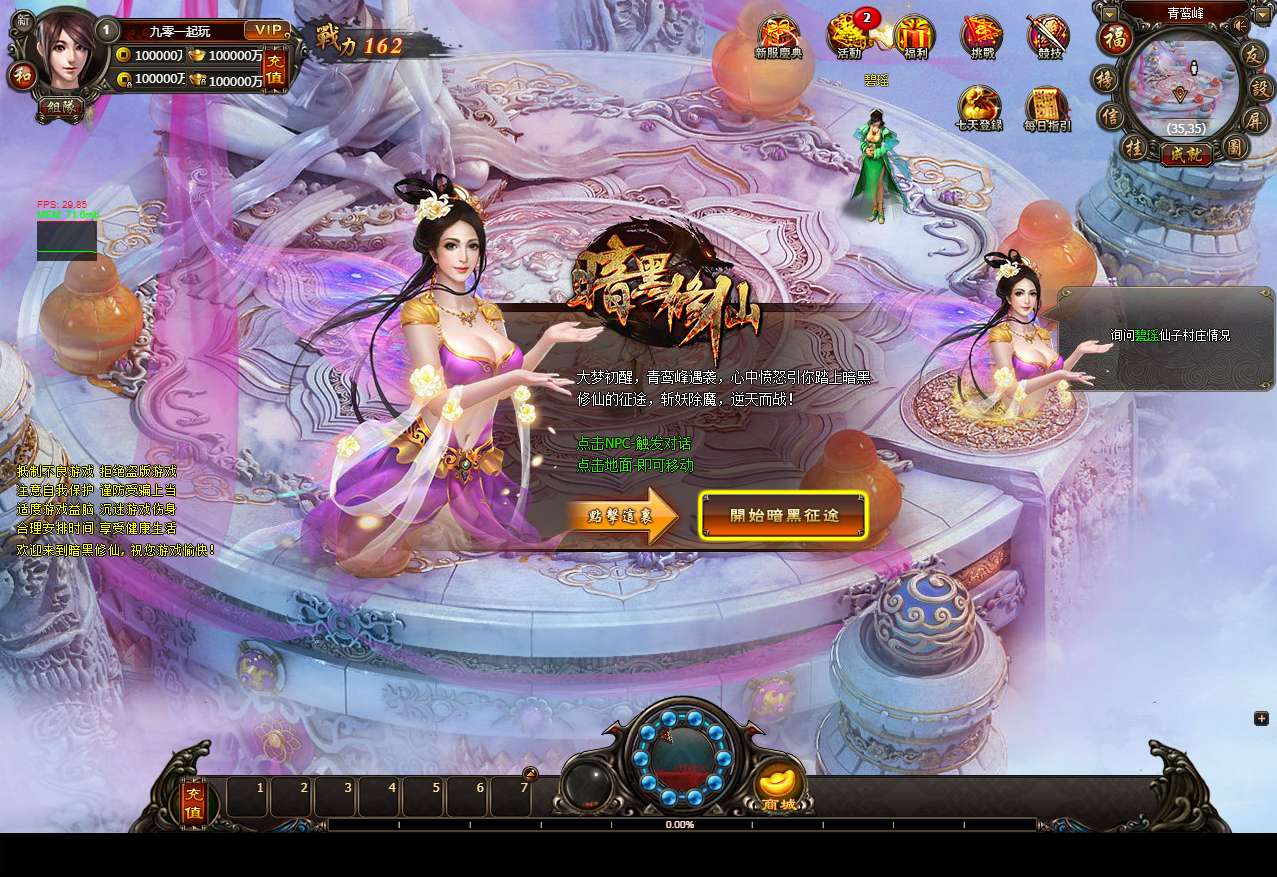Open the 每日指引 daily guide scroll
1277x877 pixels.
1047,108
